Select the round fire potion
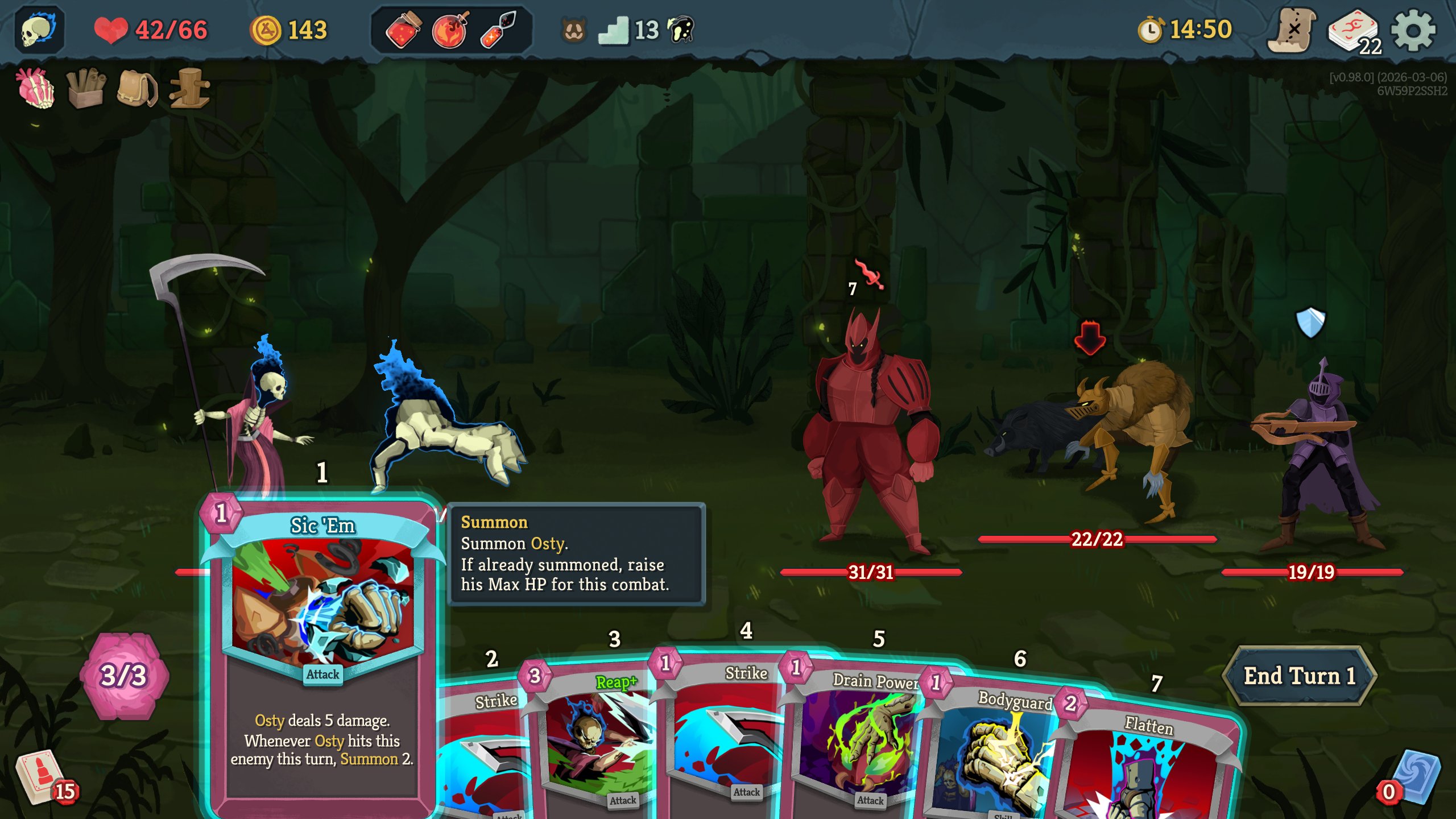This screenshot has width=1456, height=819. pyautogui.click(x=450, y=30)
